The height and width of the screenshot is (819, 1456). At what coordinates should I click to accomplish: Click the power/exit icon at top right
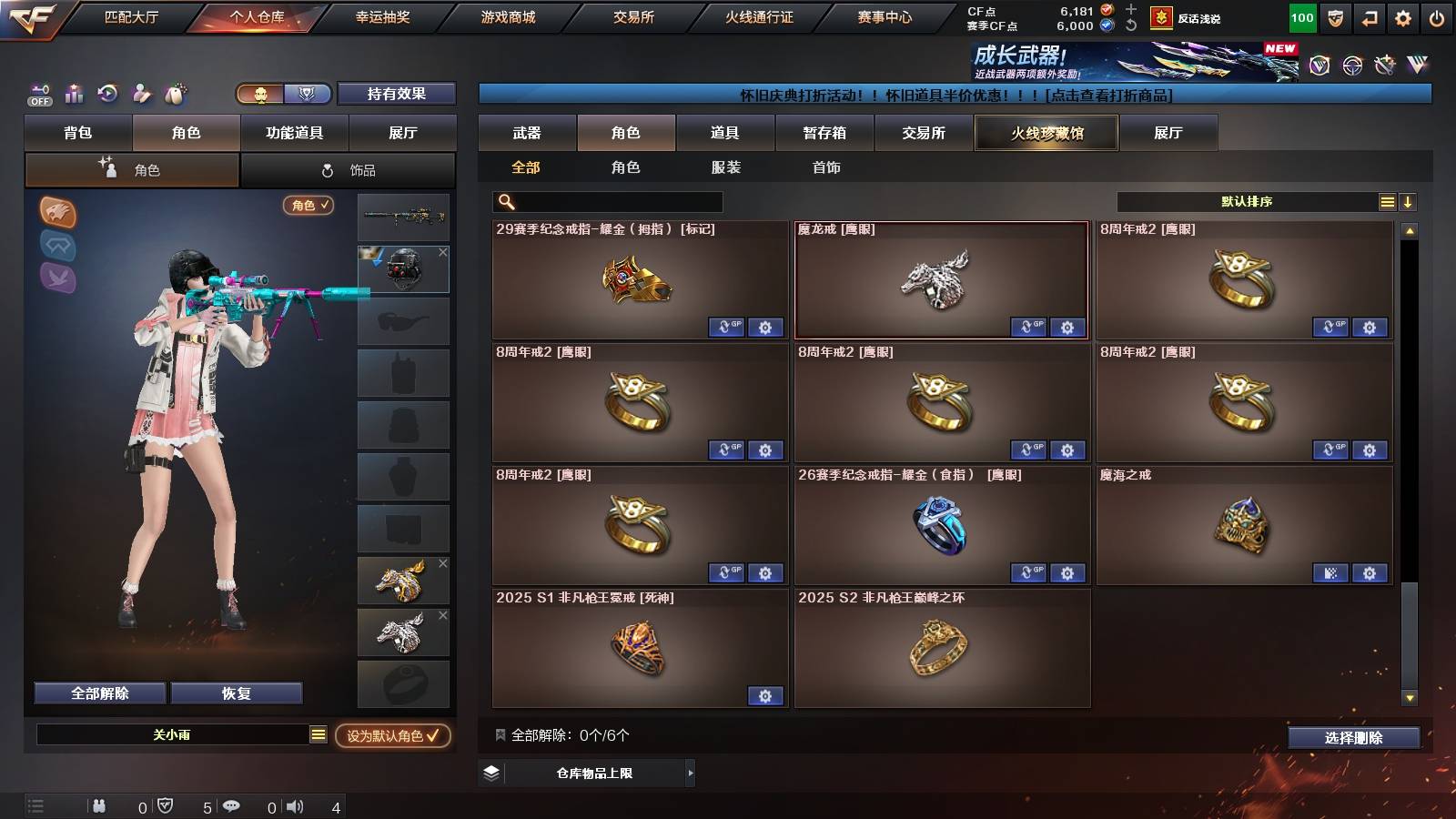(1438, 16)
